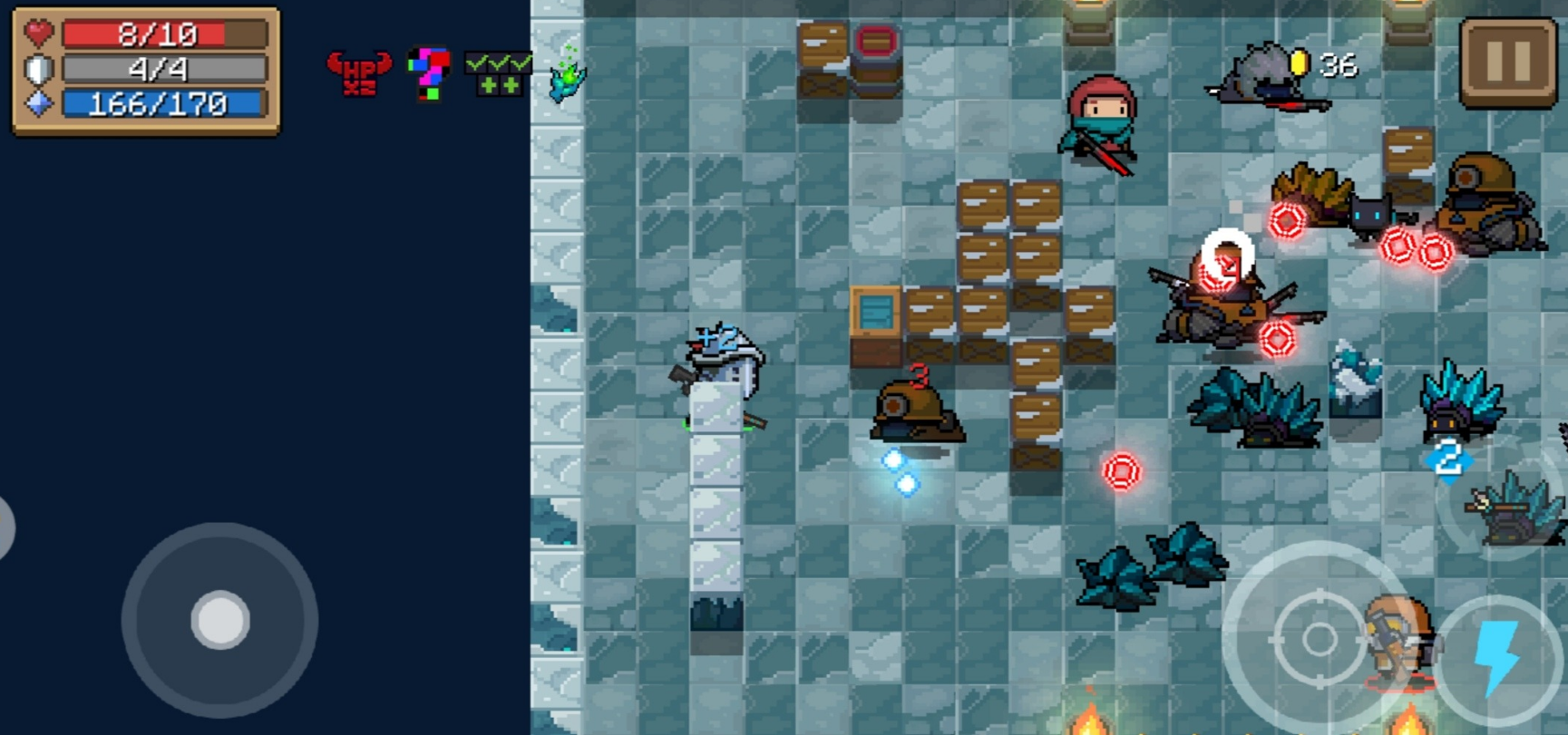The width and height of the screenshot is (1568, 735).
Task: Select the red HP x2 horned buff icon
Action: 359,73
